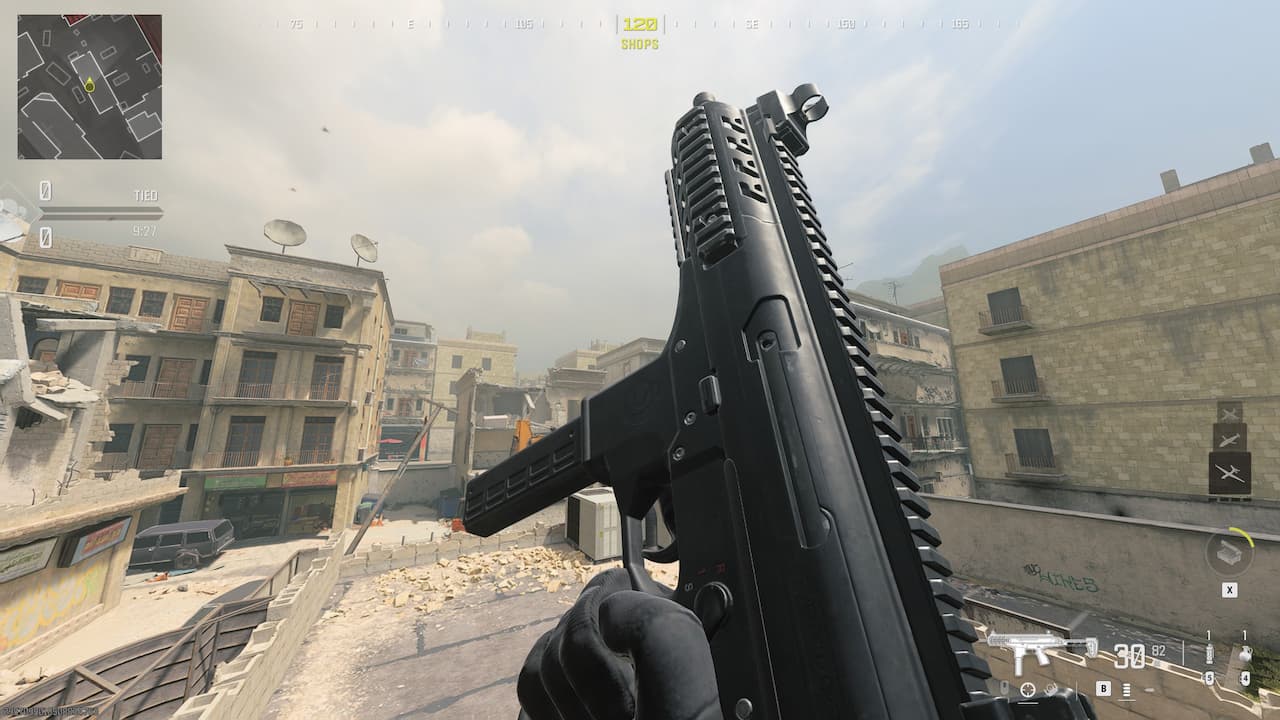This screenshot has height=720, width=1280.
Task: Select the yellow player marker on the minimap
Action: [x=89, y=85]
